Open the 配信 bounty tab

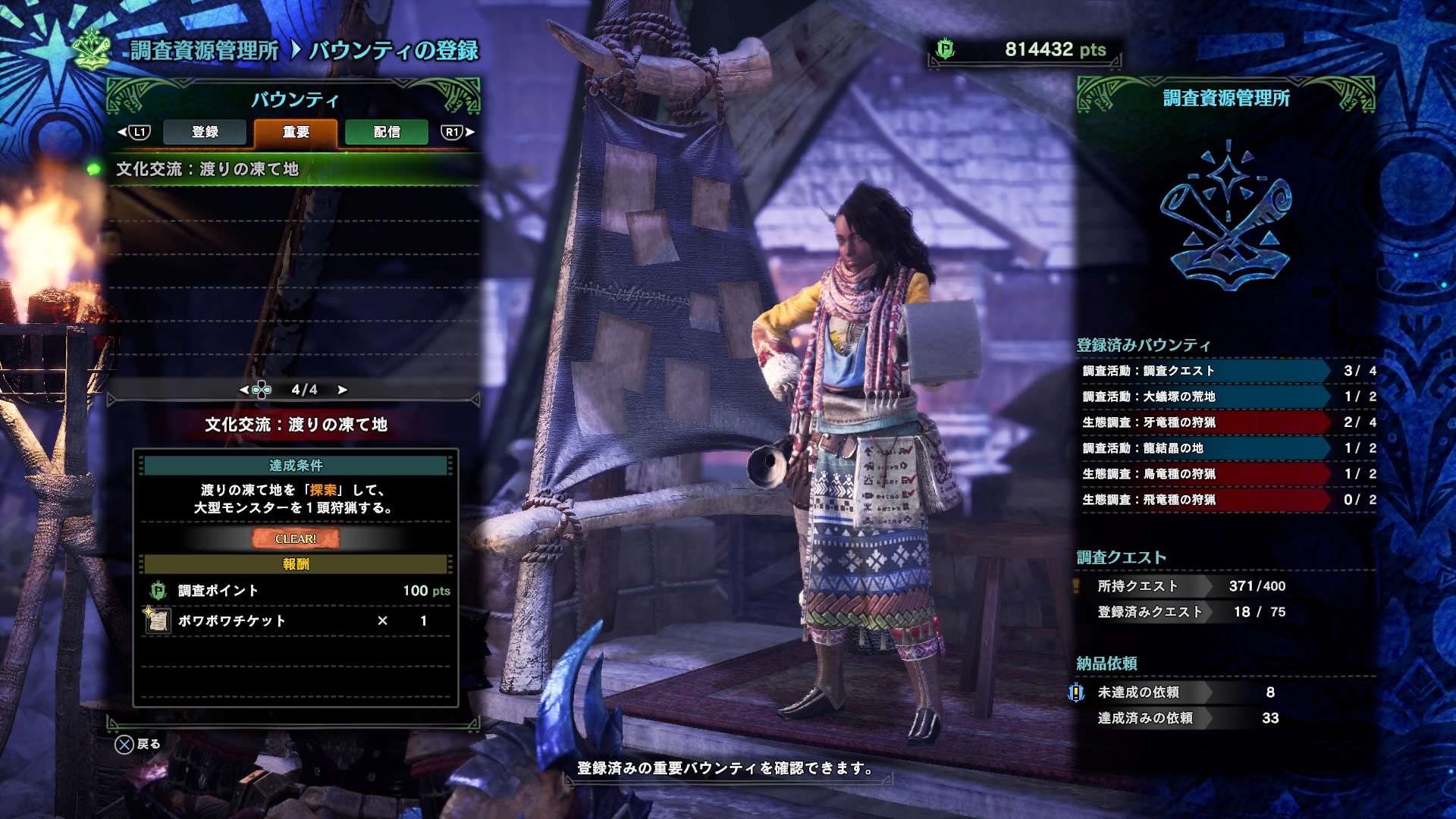(387, 132)
